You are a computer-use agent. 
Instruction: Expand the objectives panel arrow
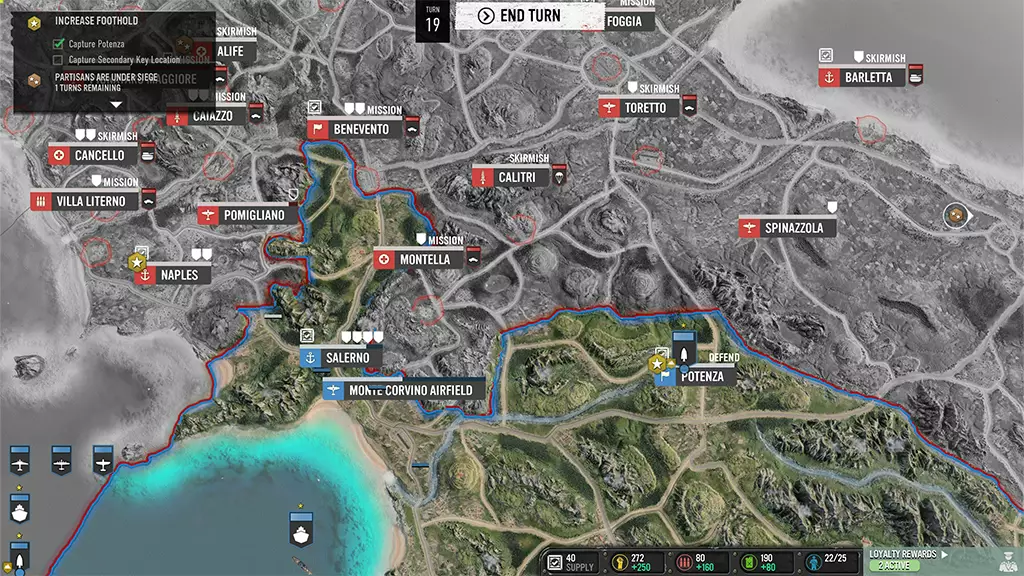click(115, 103)
